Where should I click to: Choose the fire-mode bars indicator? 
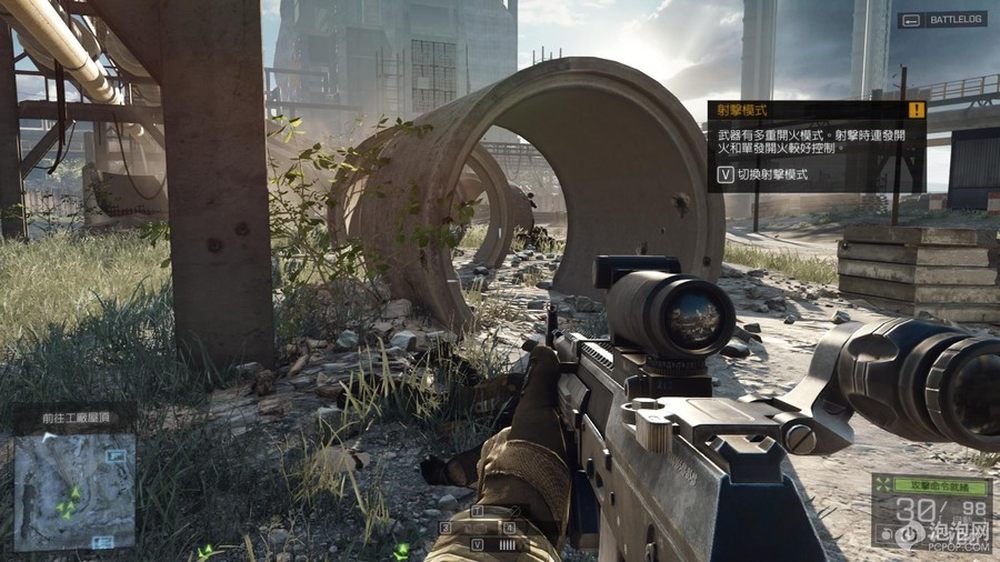508,545
